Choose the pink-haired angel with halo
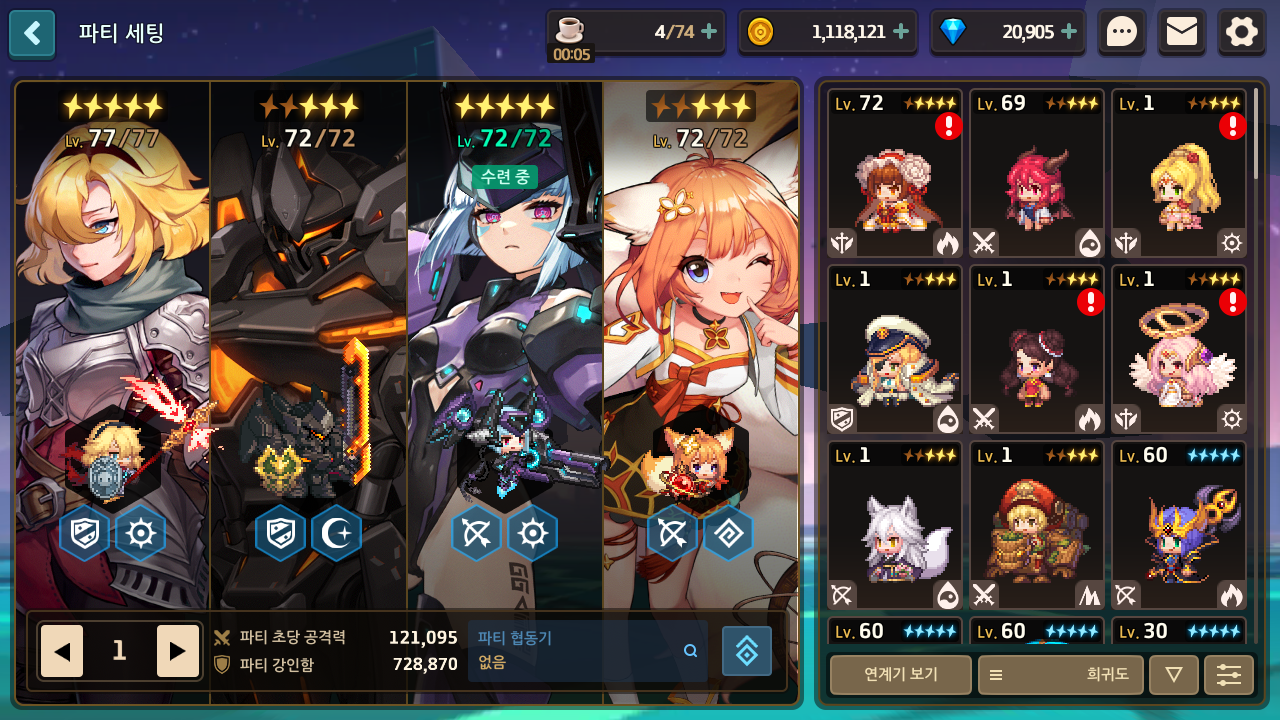This screenshot has width=1280, height=720. click(1179, 350)
